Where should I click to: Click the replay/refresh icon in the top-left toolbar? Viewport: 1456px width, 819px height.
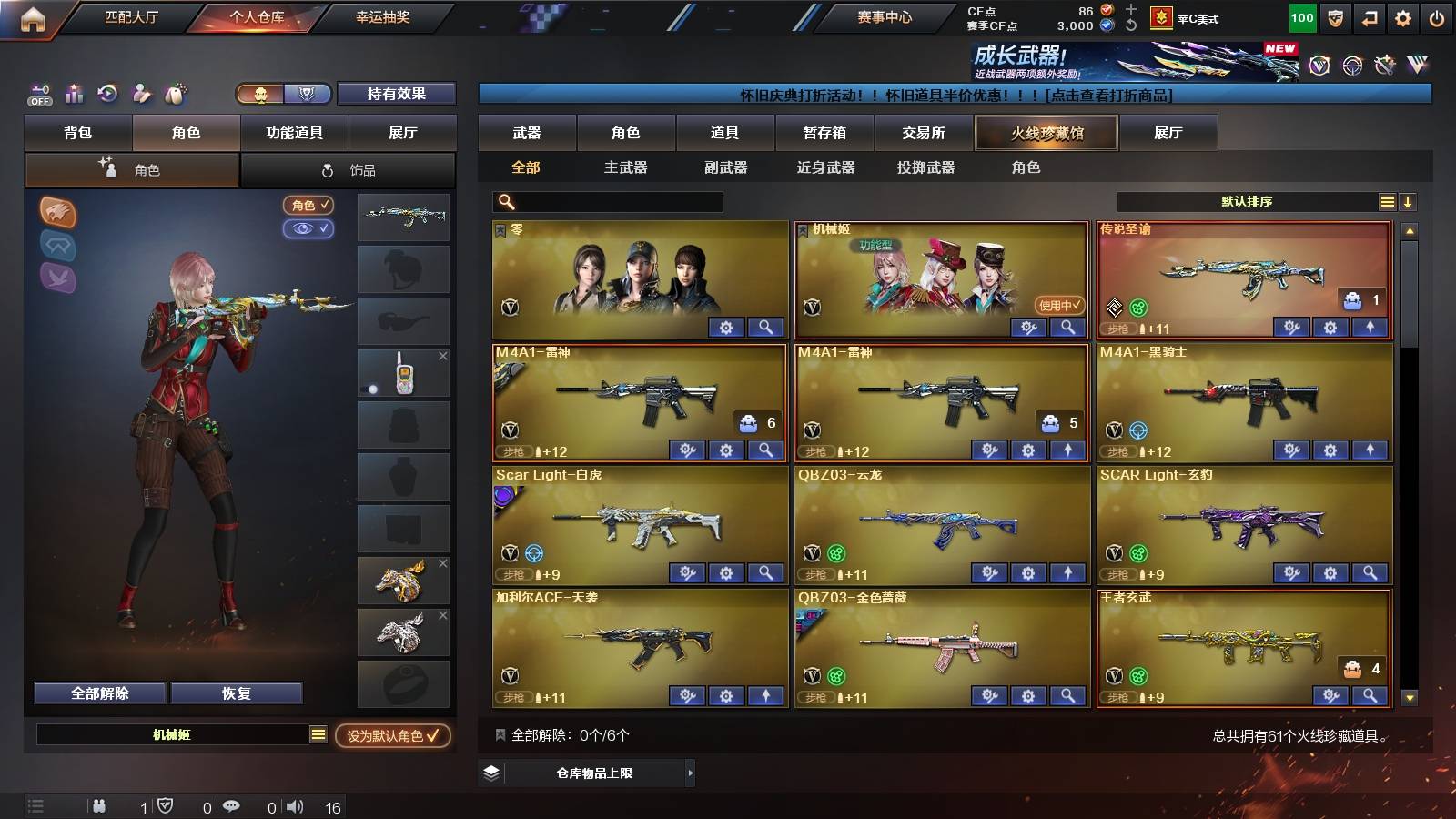(108, 92)
